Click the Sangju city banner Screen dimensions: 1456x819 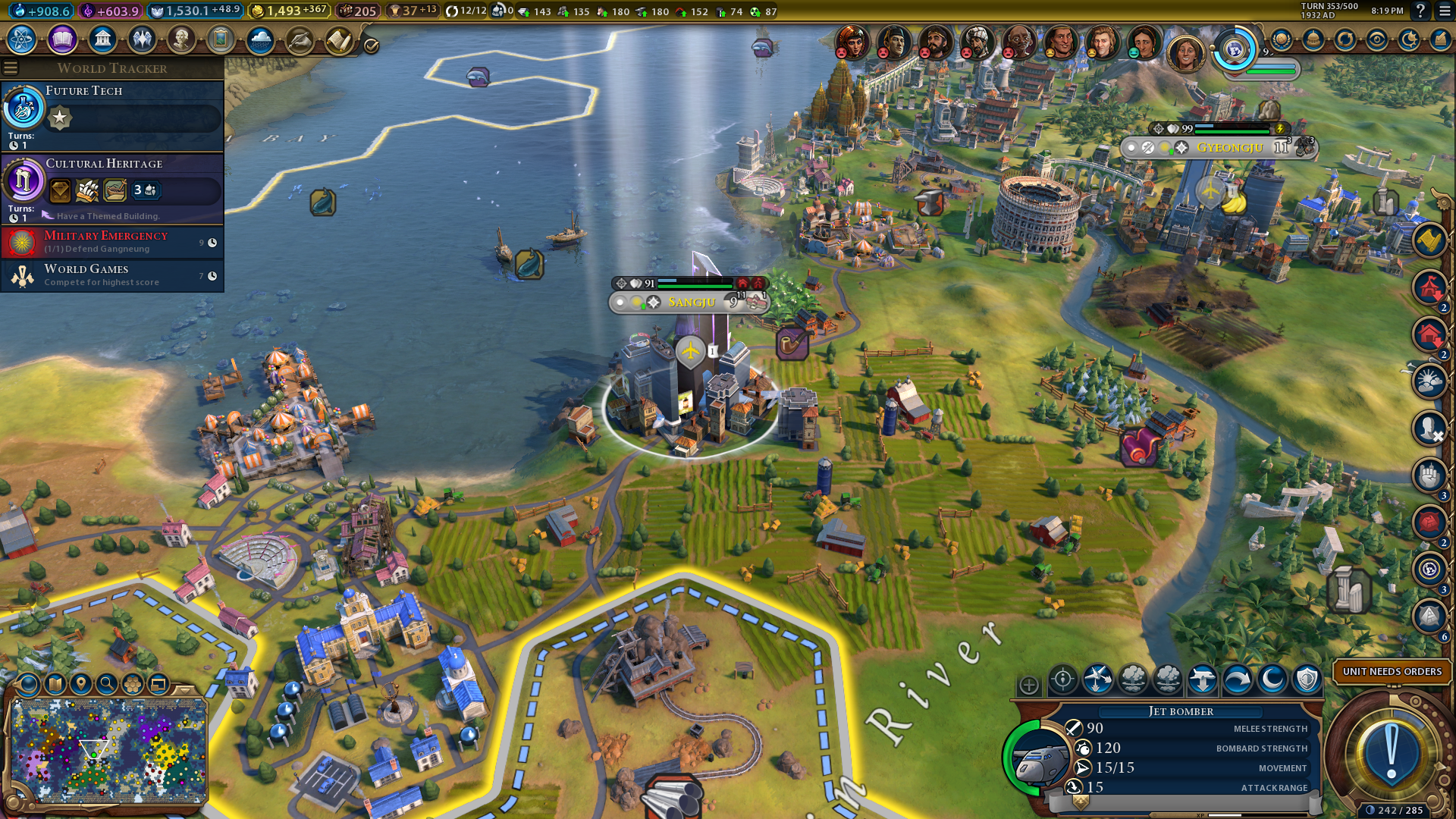click(691, 302)
